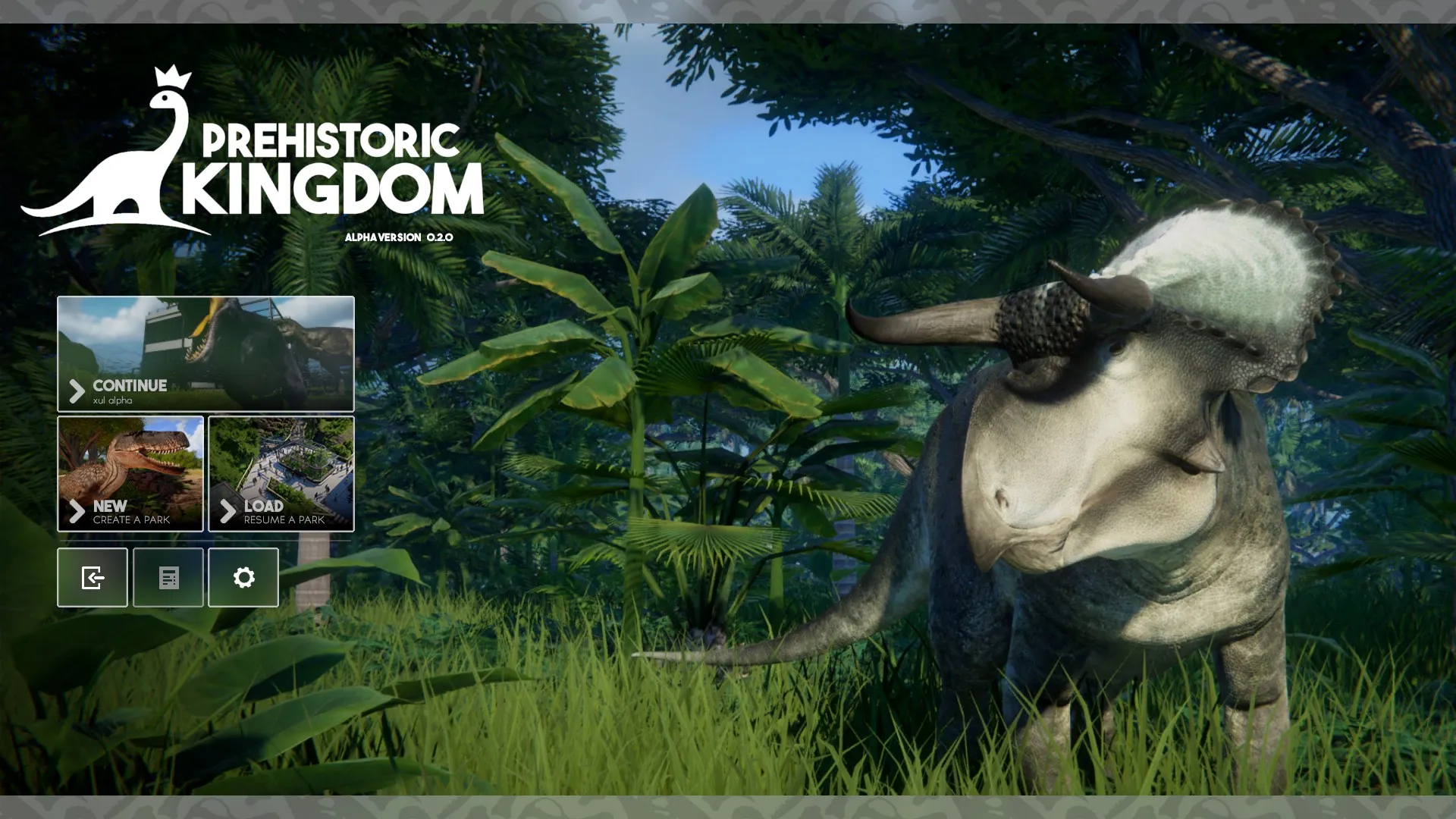Create a new park
This screenshot has width=1456, height=819.
click(130, 473)
